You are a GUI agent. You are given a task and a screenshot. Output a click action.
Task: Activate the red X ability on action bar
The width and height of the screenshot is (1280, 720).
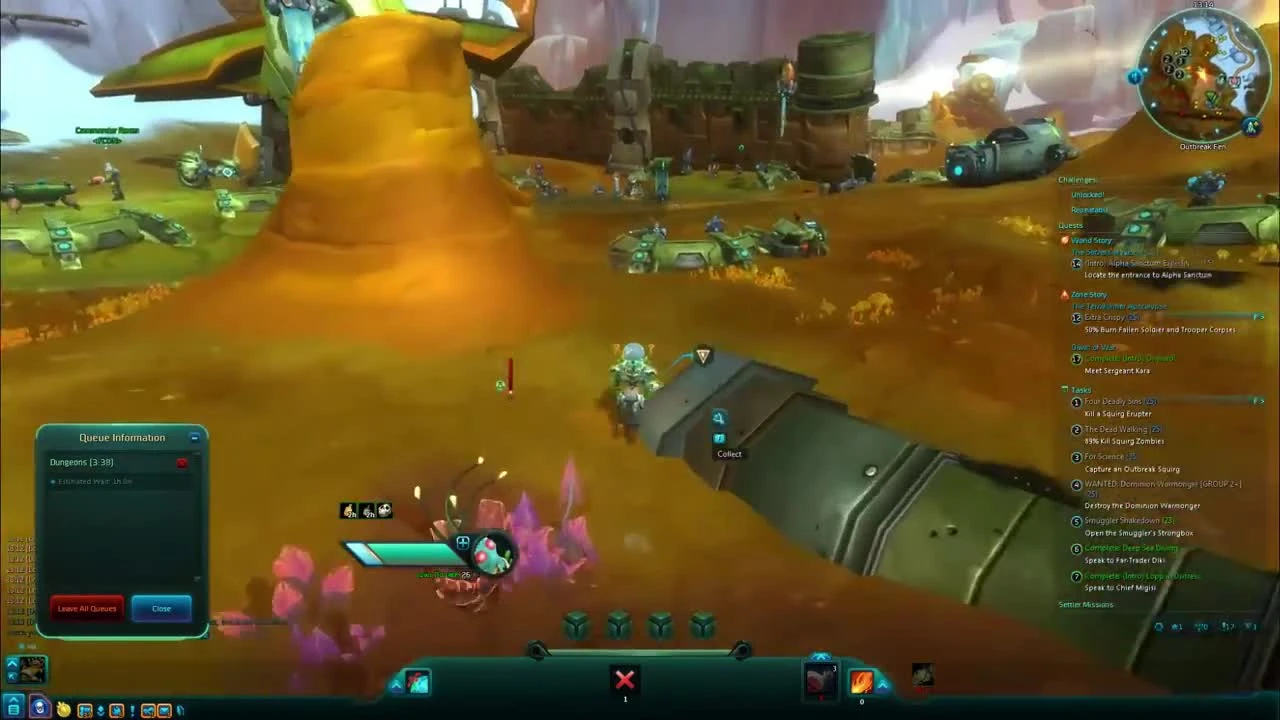tap(624, 680)
